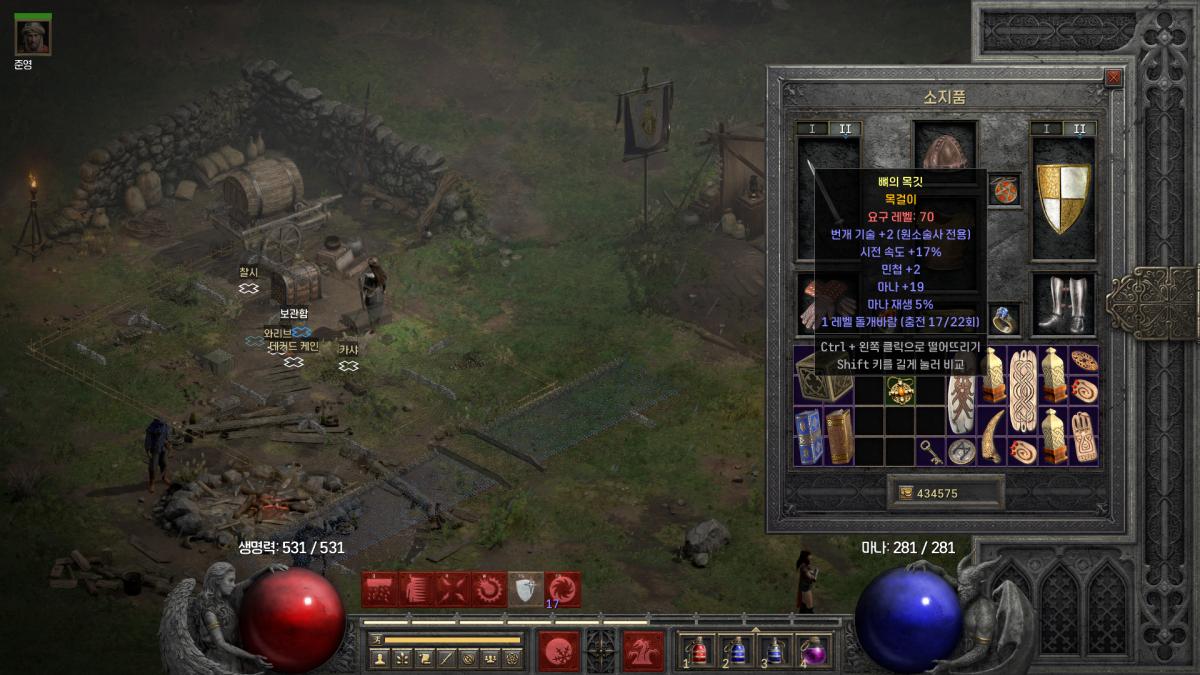Click the gold amount button

pyautogui.click(x=945, y=493)
